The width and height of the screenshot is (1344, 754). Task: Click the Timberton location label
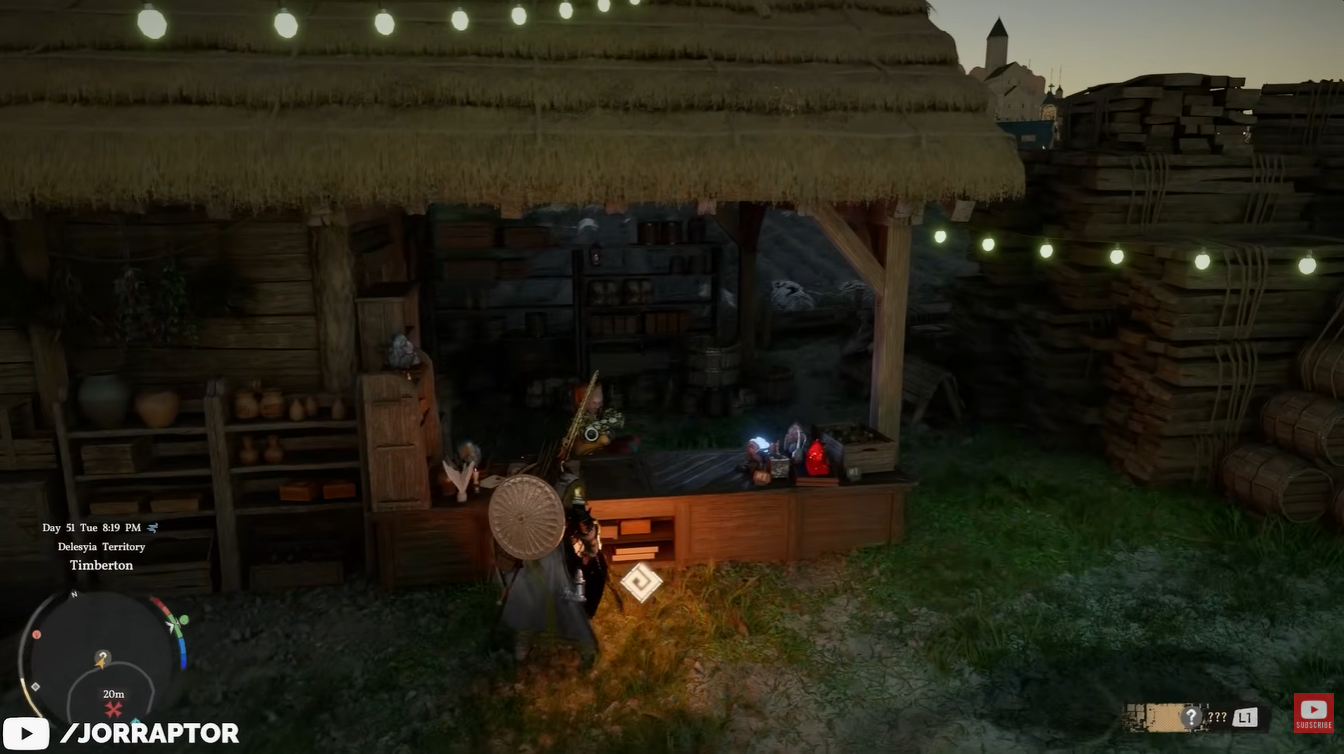click(x=101, y=564)
